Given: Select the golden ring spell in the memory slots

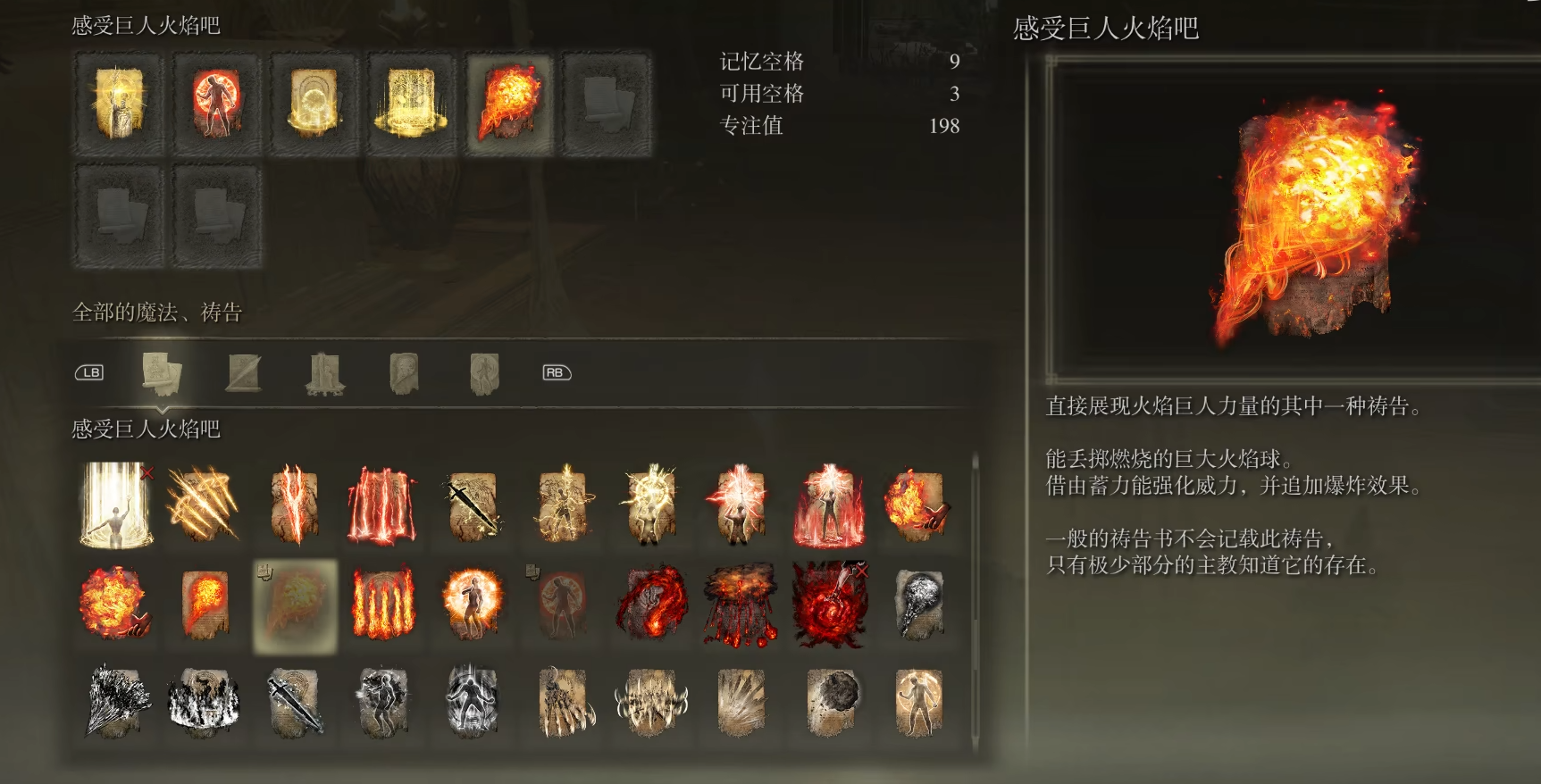Looking at the screenshot, I should click(314, 103).
